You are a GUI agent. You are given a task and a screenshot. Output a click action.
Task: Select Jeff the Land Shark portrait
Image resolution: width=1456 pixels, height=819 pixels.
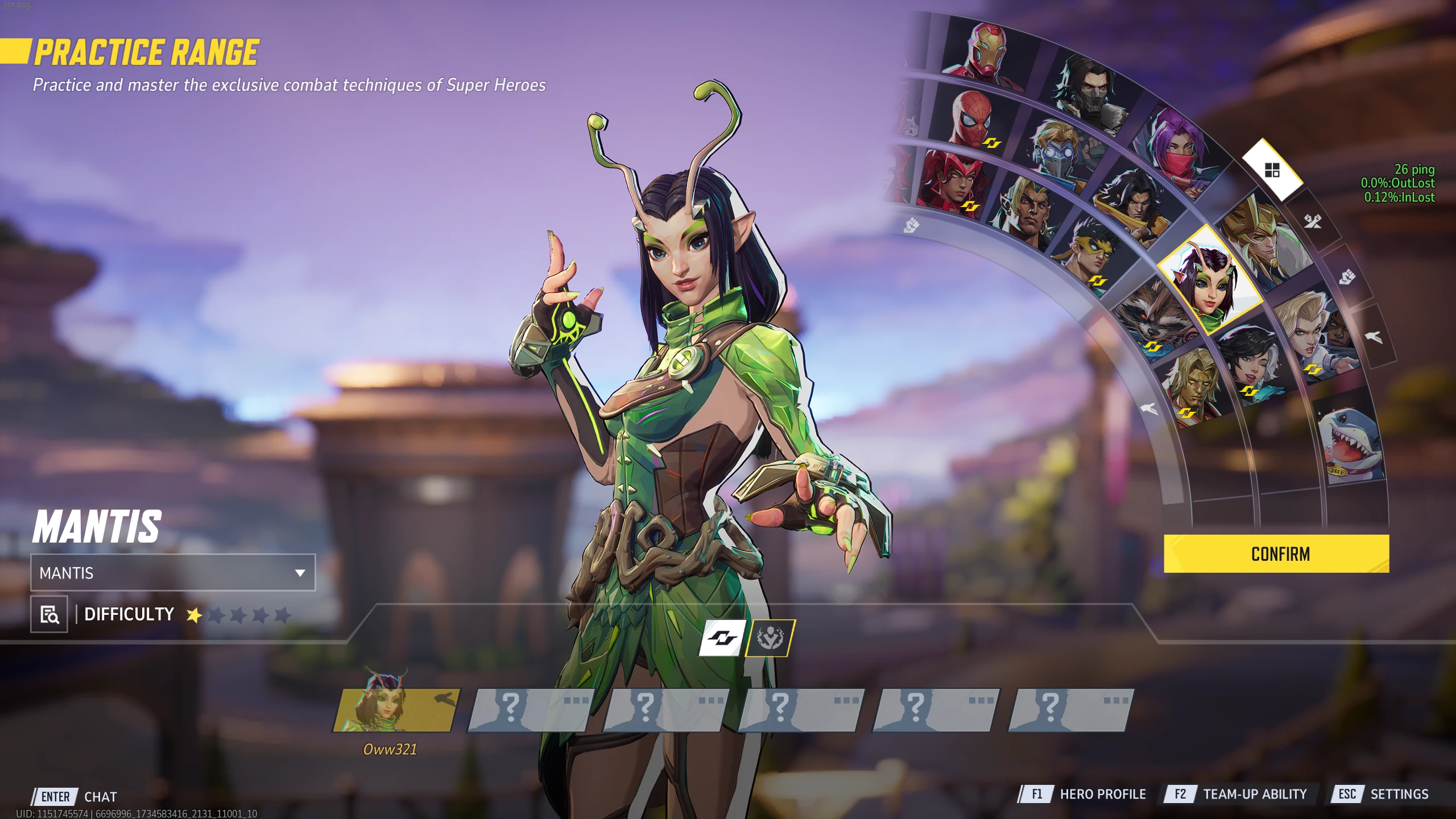[1351, 446]
